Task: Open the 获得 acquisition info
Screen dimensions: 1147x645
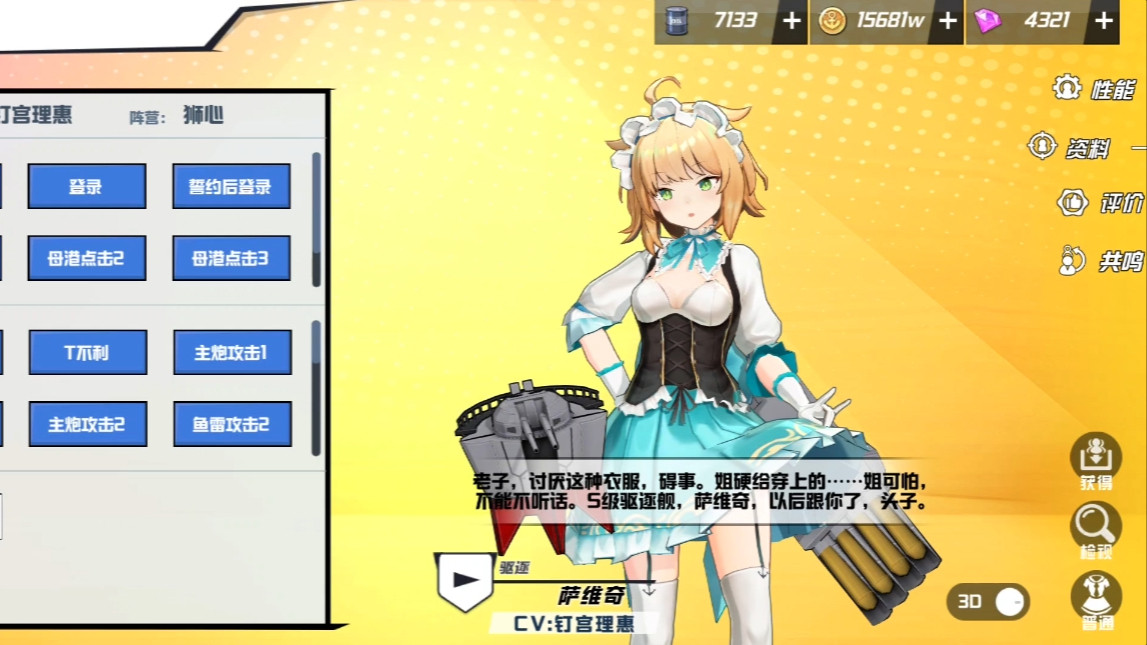Action: 1096,461
